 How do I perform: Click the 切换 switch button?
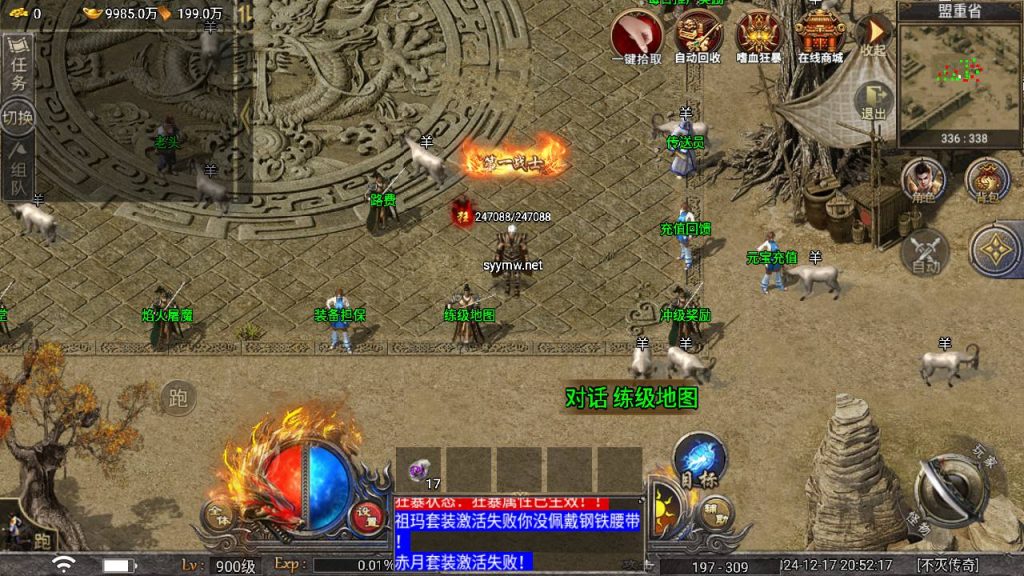(18, 117)
